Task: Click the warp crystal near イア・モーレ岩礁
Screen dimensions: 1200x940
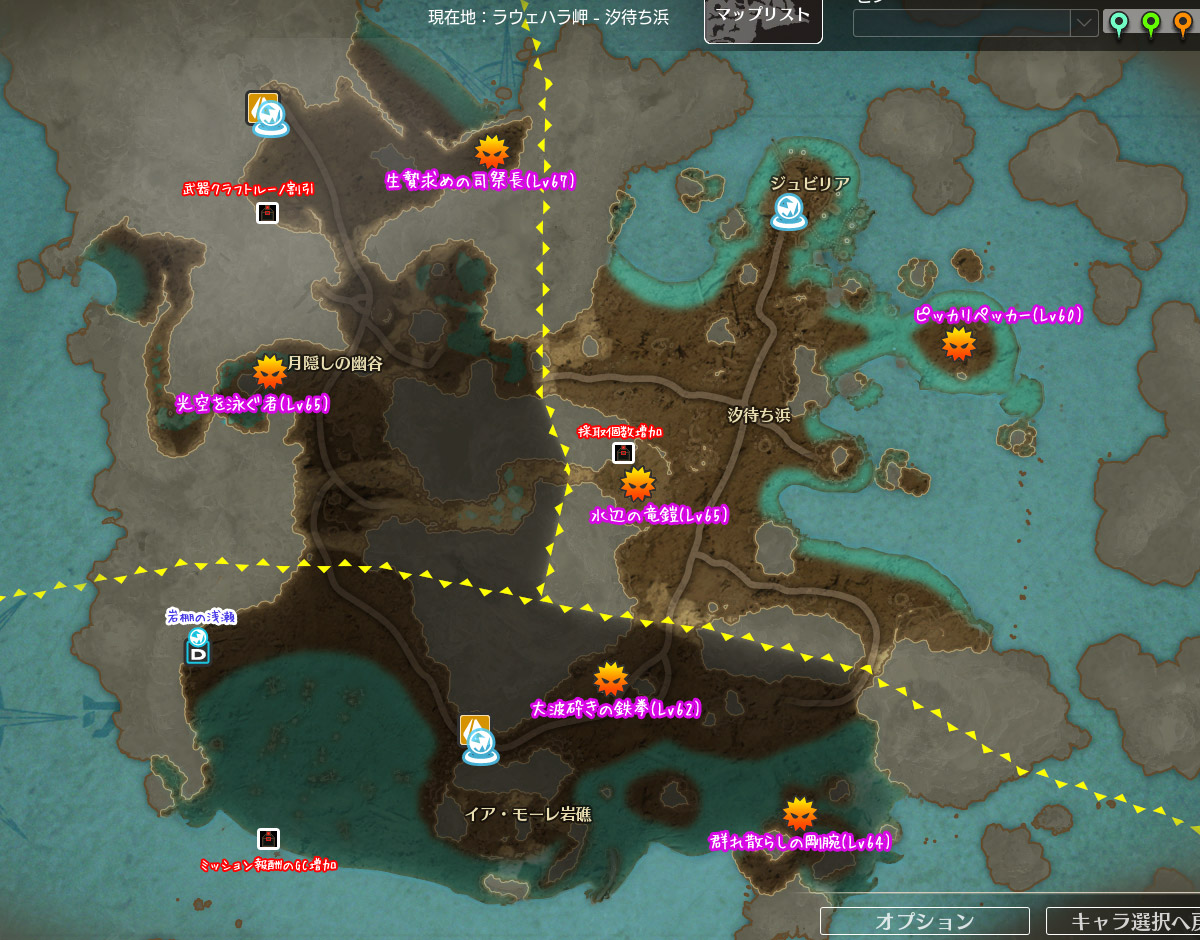Action: tap(480, 744)
